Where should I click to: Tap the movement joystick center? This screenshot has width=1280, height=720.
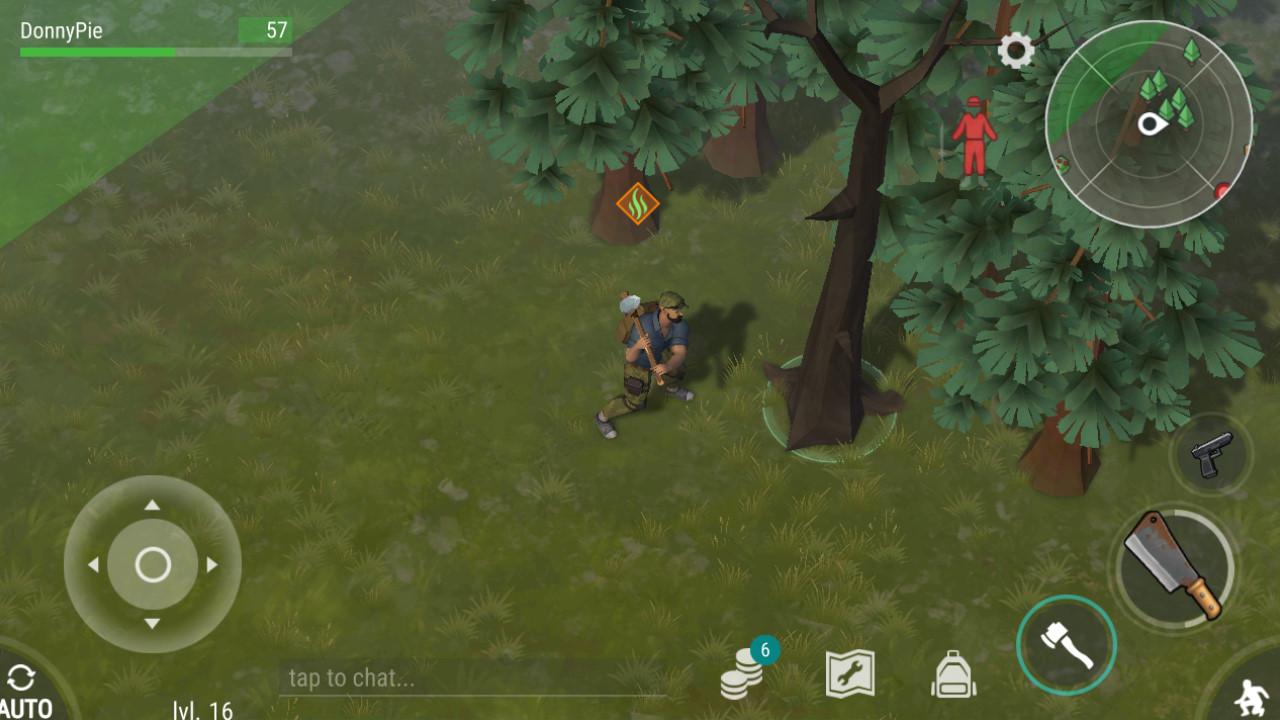(153, 565)
